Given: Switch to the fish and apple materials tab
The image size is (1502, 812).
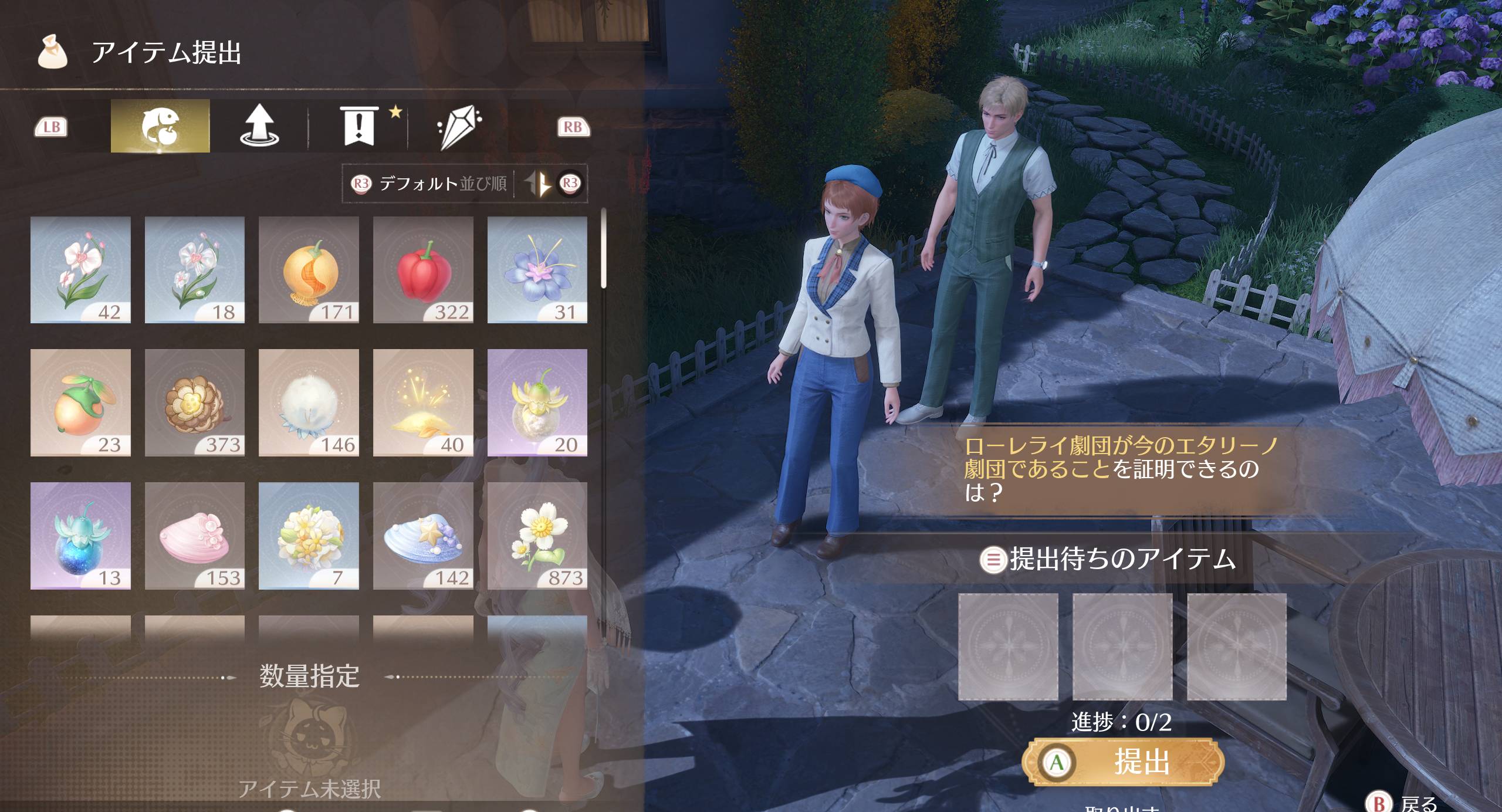Looking at the screenshot, I should coord(160,126).
